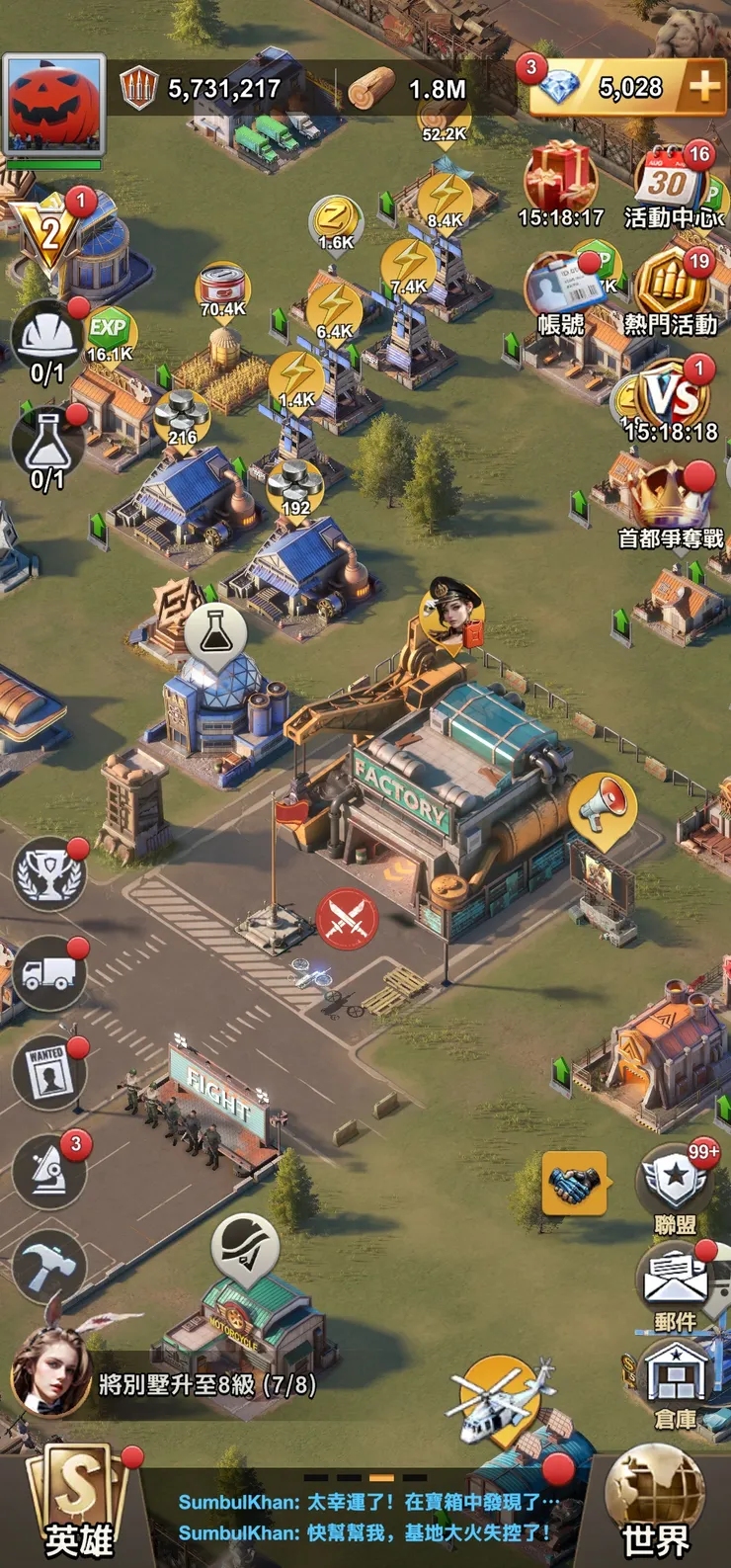
Task: Open the pumpkin player avatar profile
Action: click(54, 104)
